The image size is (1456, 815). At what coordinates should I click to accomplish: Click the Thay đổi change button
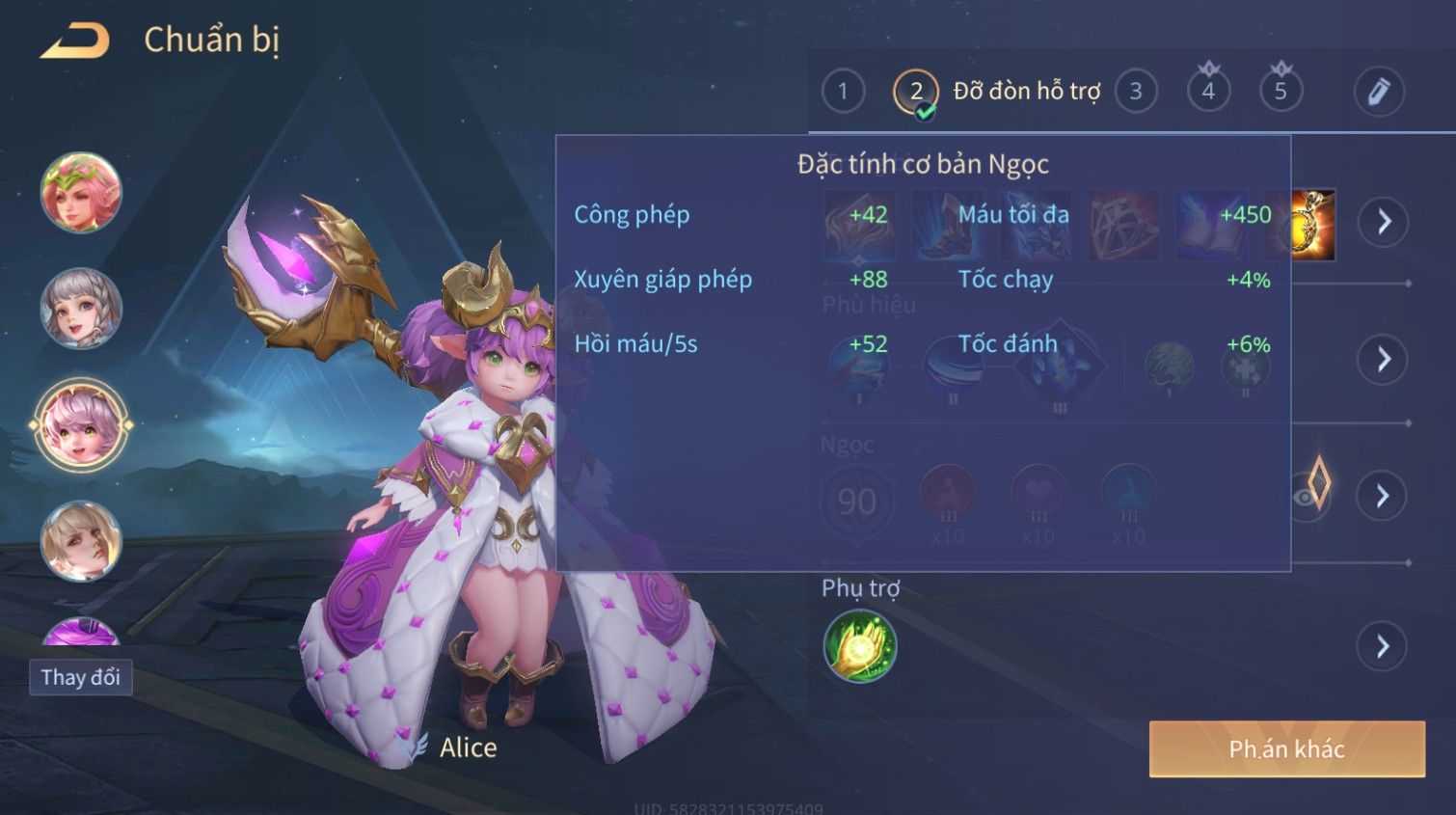click(81, 677)
